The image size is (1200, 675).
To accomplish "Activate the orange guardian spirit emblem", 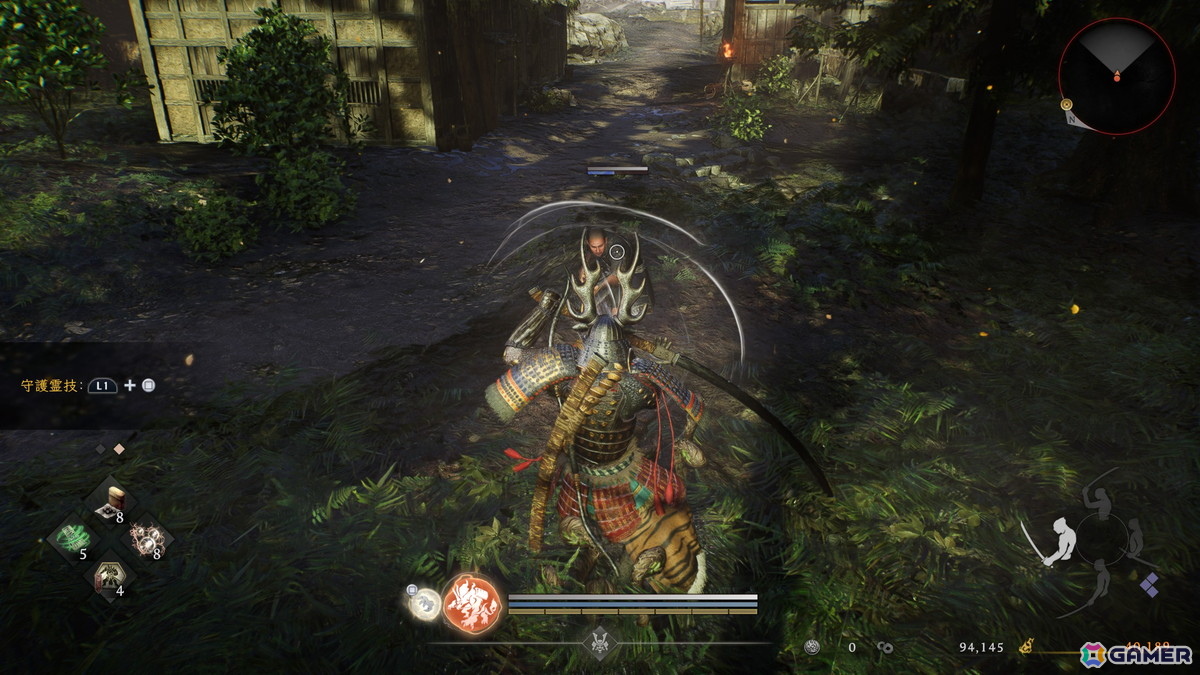I will 471,603.
